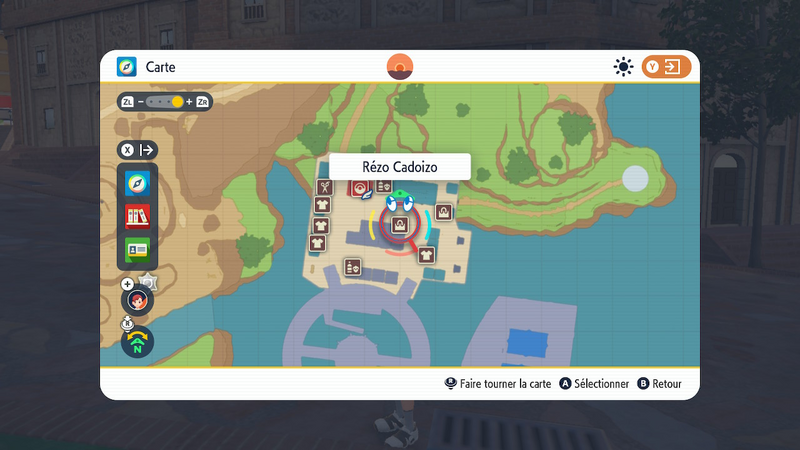Open the Pokédex red books icon
The width and height of the screenshot is (800, 450).
coord(138,216)
